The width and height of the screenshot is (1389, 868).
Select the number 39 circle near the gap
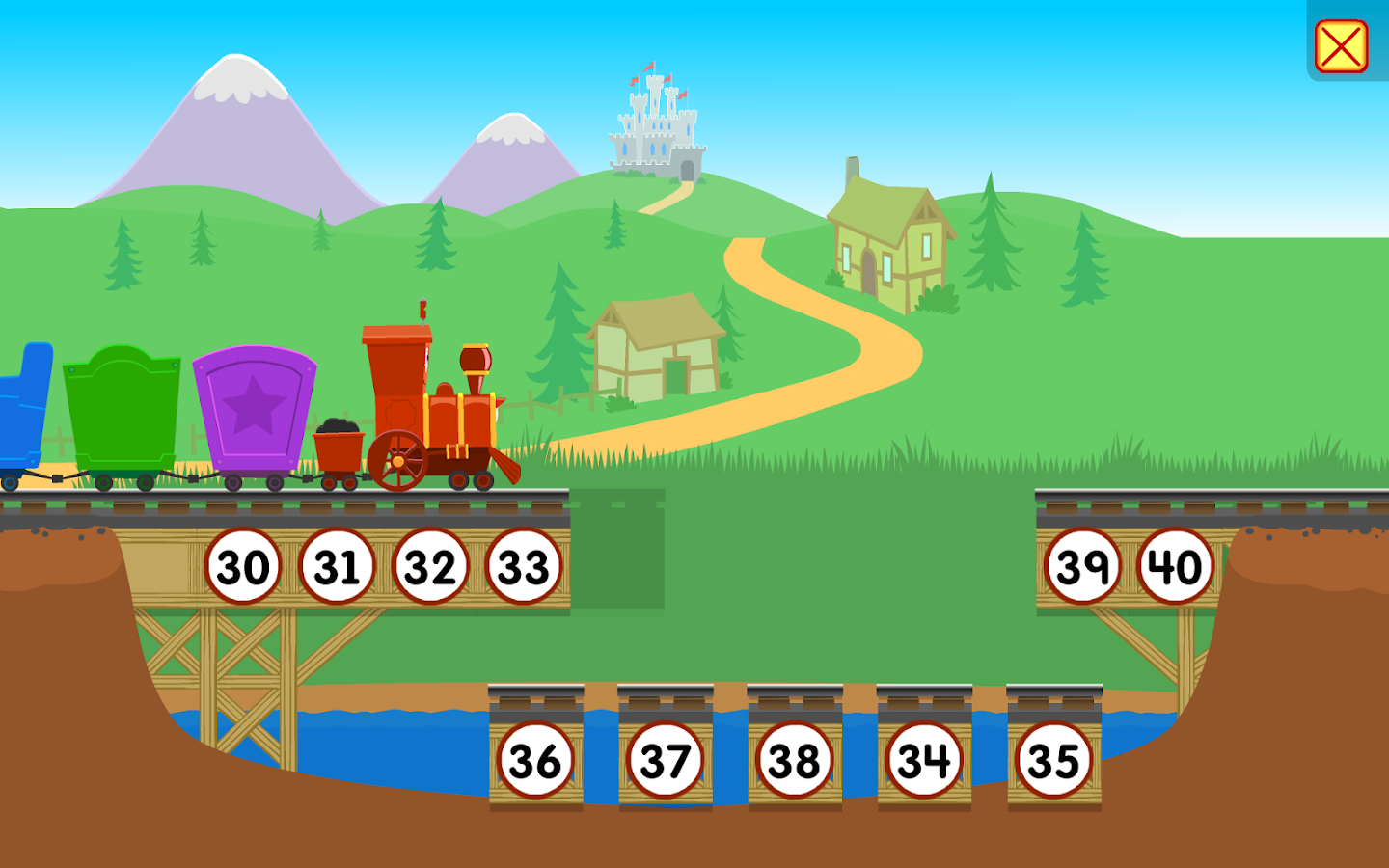1084,566
